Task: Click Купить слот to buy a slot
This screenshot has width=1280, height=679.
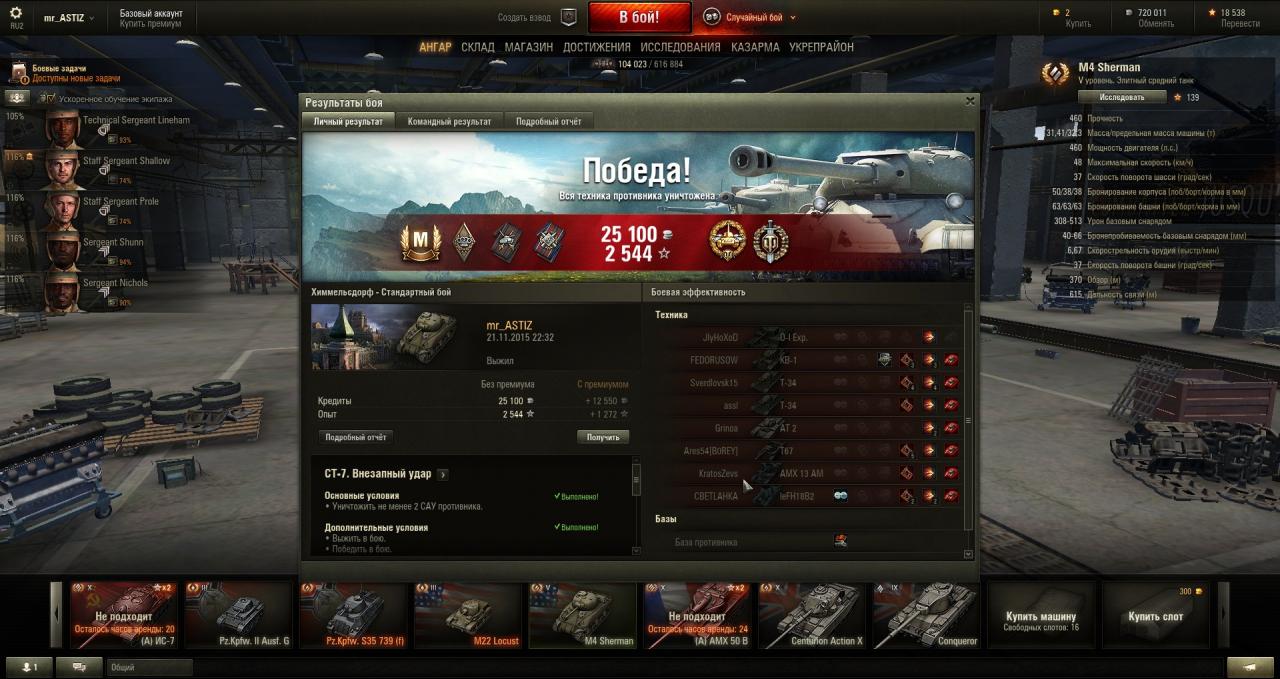Action: coord(1155,616)
